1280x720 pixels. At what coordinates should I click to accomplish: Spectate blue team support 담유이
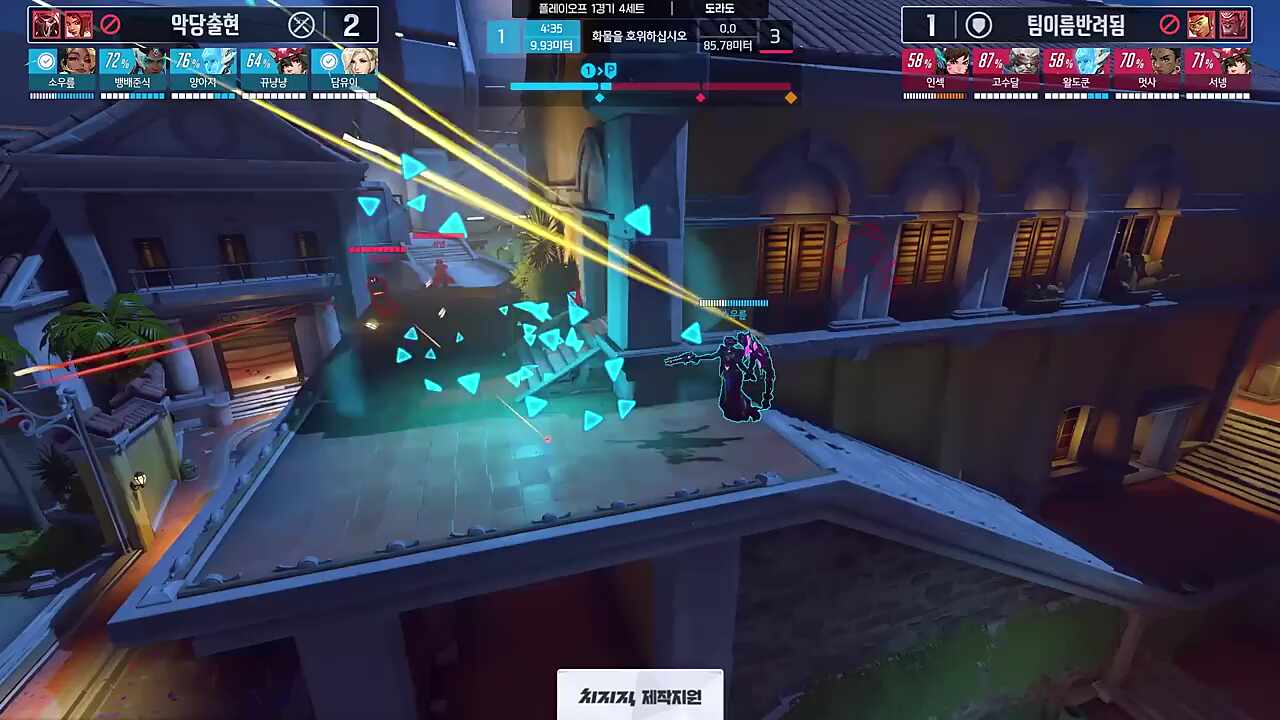coord(344,73)
